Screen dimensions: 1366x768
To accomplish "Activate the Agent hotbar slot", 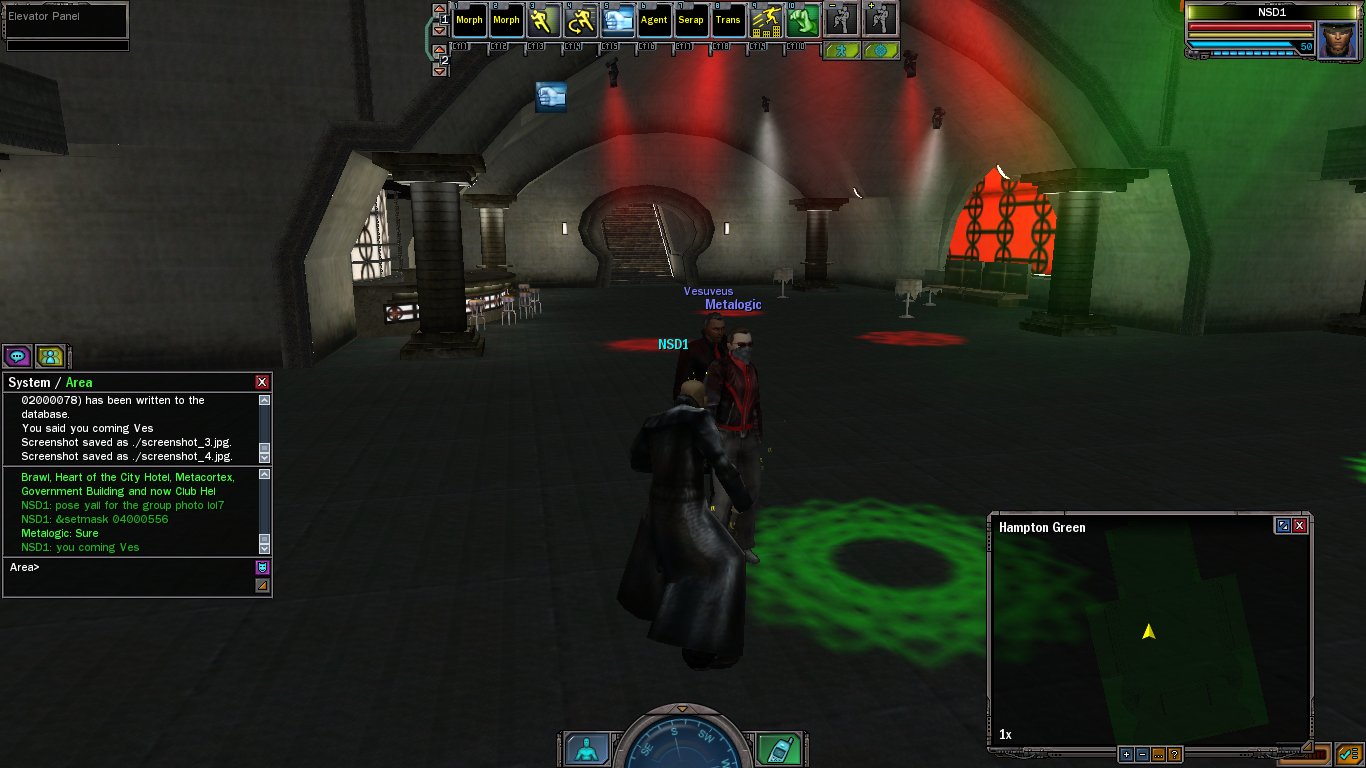I will tap(654, 20).
